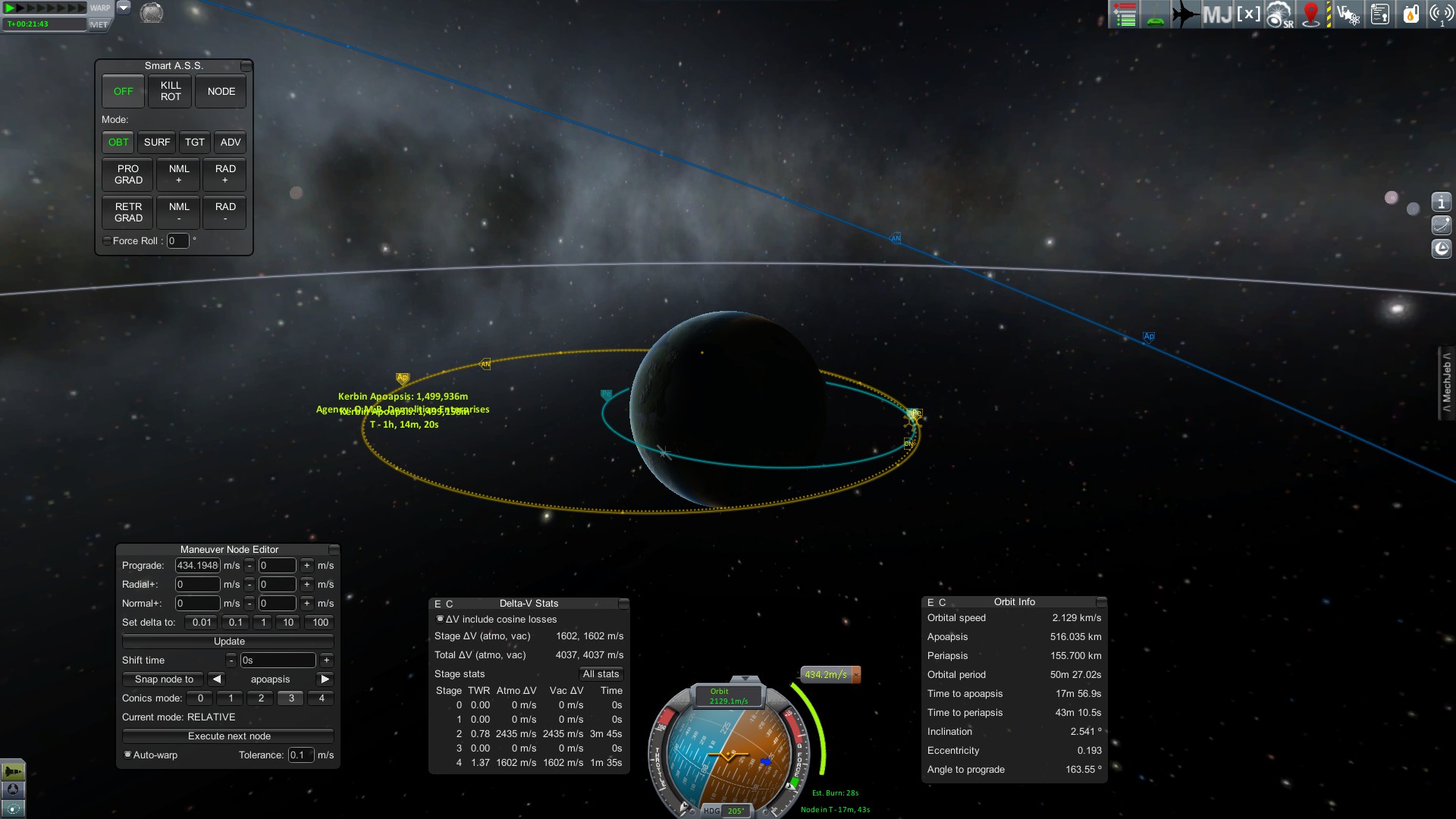
Task: Click the Prograde value input field
Action: pos(197,566)
